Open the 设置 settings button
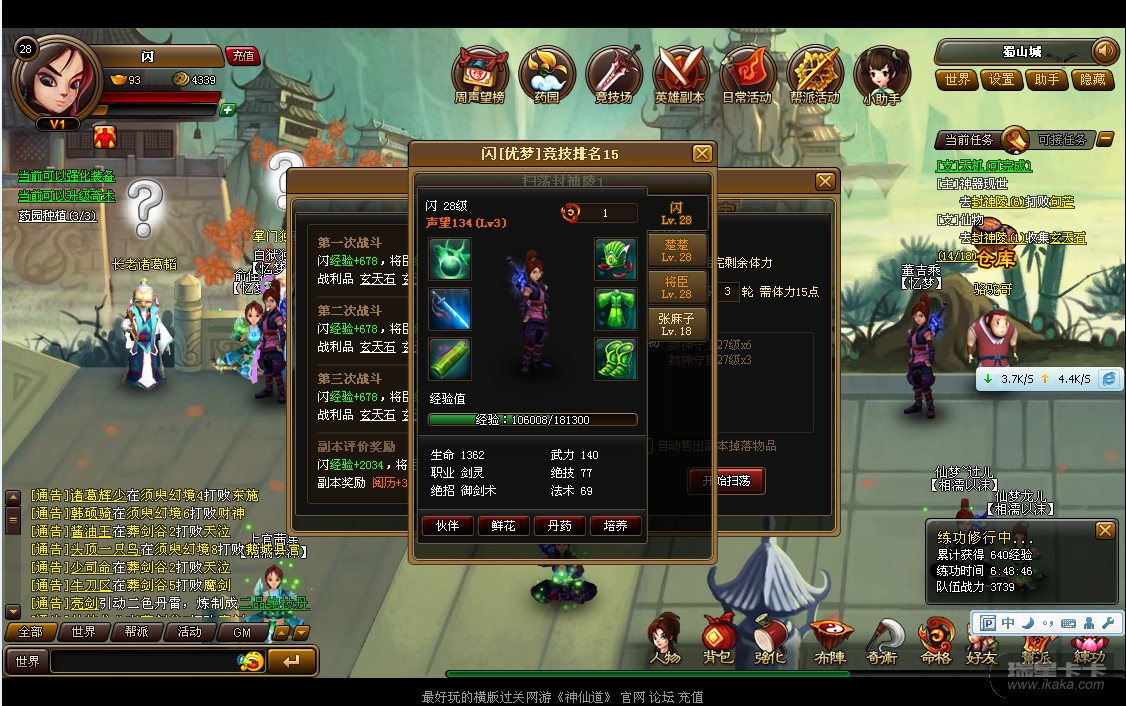Image resolution: width=1126 pixels, height=706 pixels. click(x=1001, y=80)
